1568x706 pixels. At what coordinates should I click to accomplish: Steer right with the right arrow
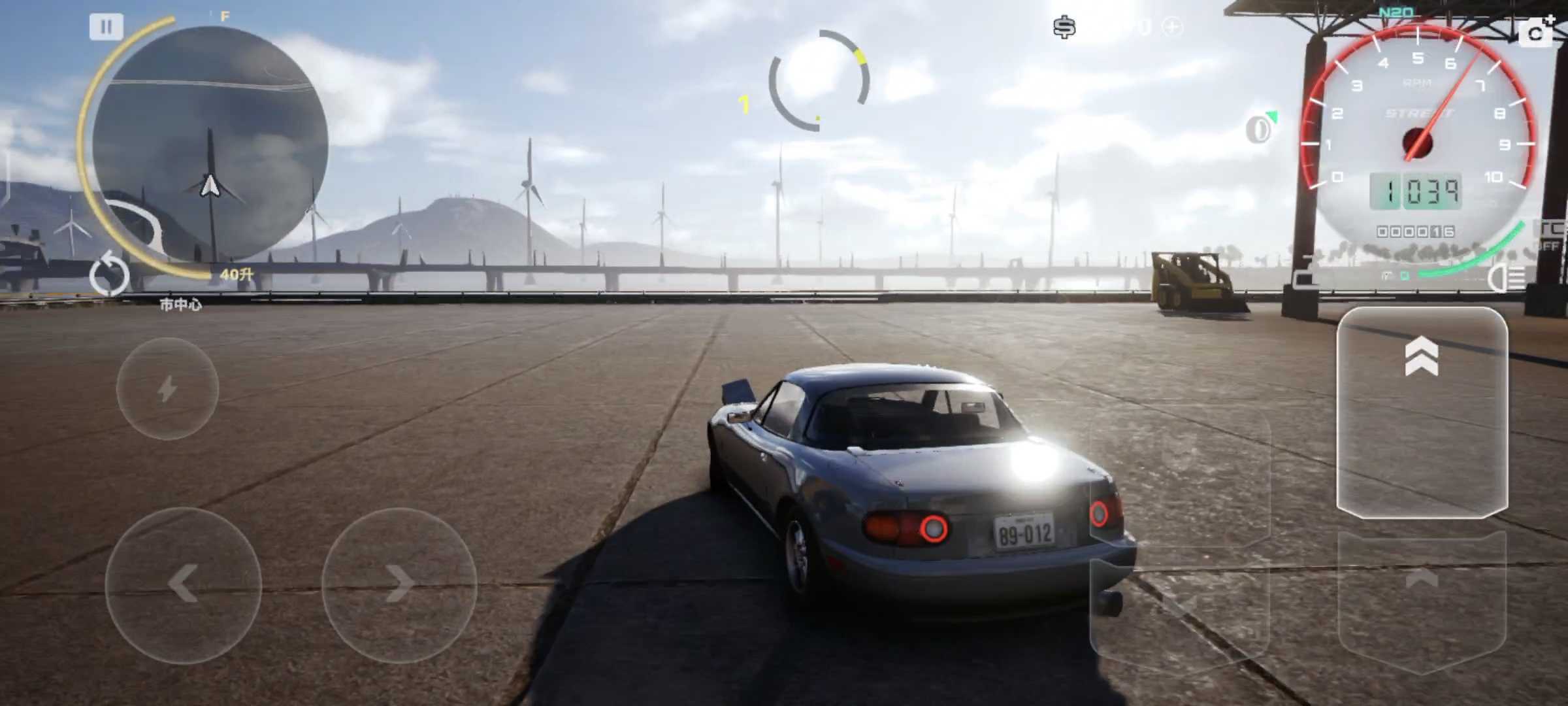click(399, 585)
